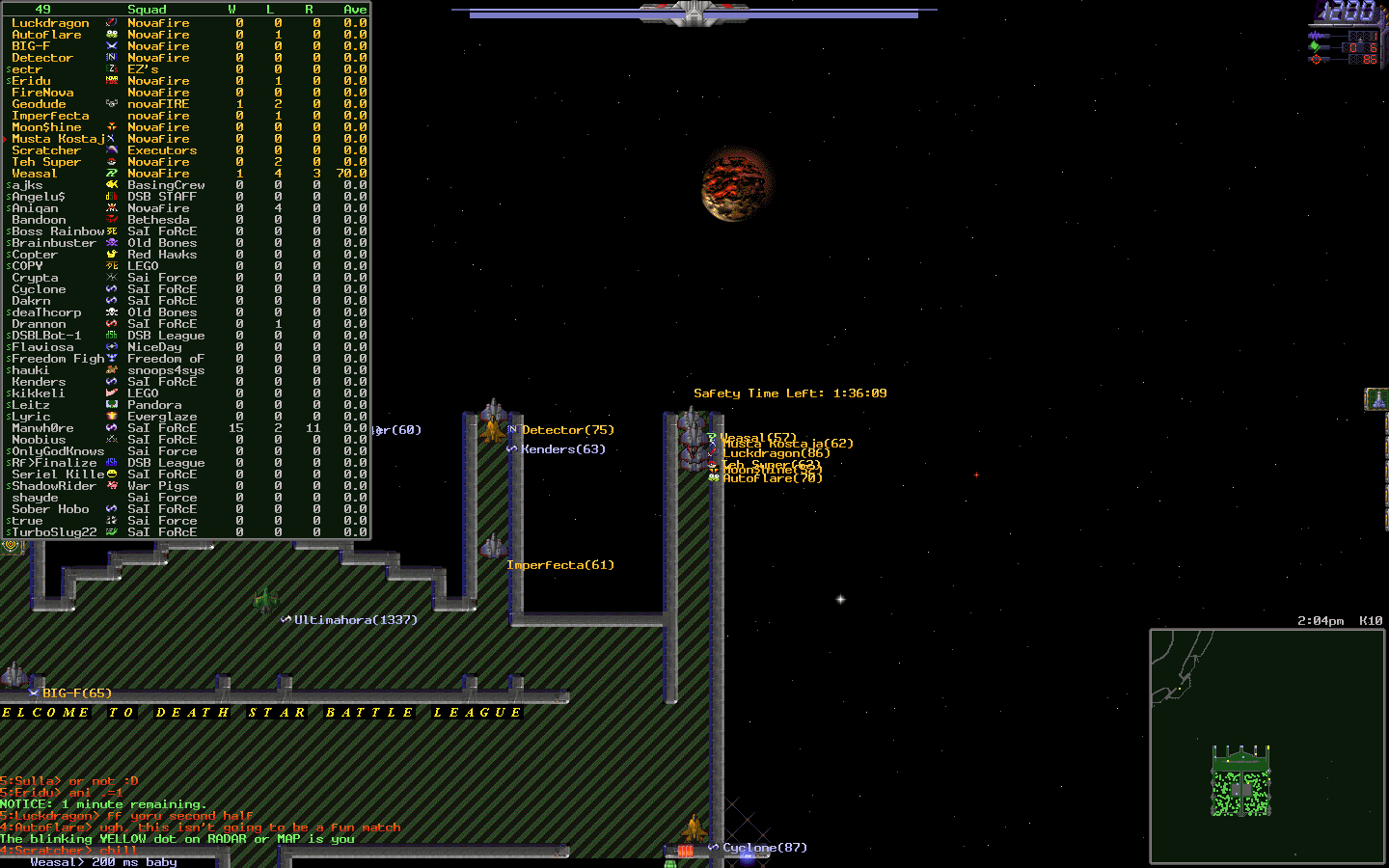Select Weasal in the player list
Viewport: 1389px width, 868px height.
tap(37, 173)
